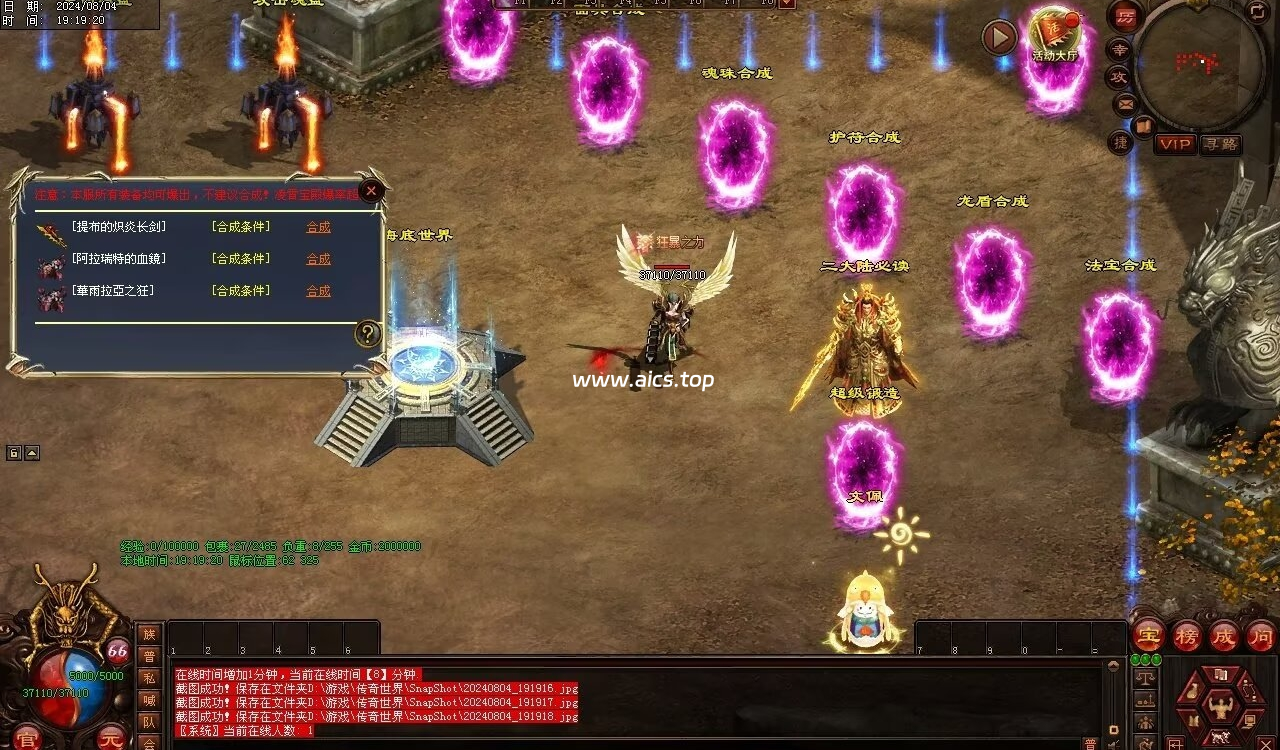
Task: Click the round play arrow button
Action: tap(999, 38)
